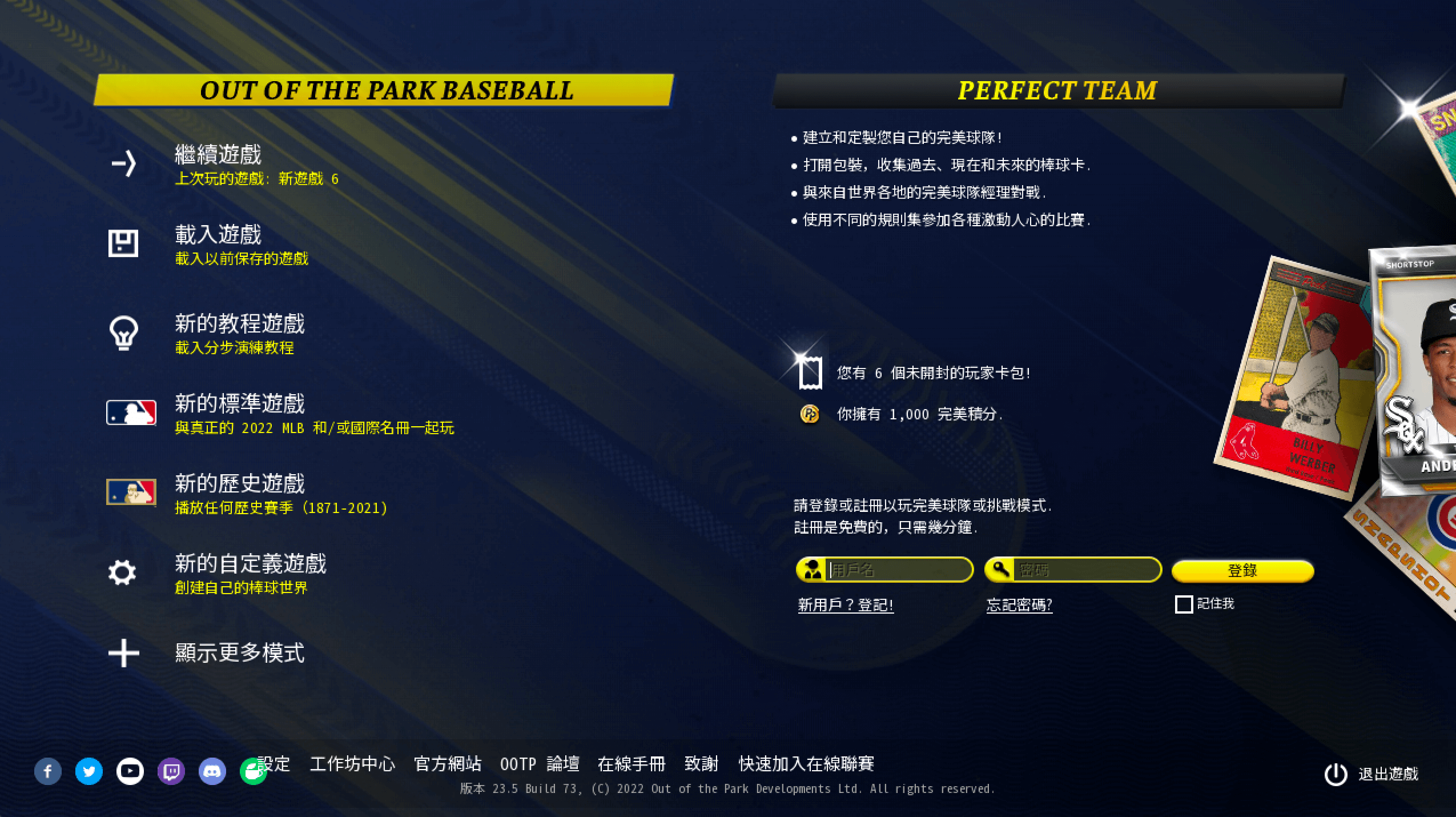
Task: Expand 顯示更多模式 with the plus icon
Action: pos(123,653)
